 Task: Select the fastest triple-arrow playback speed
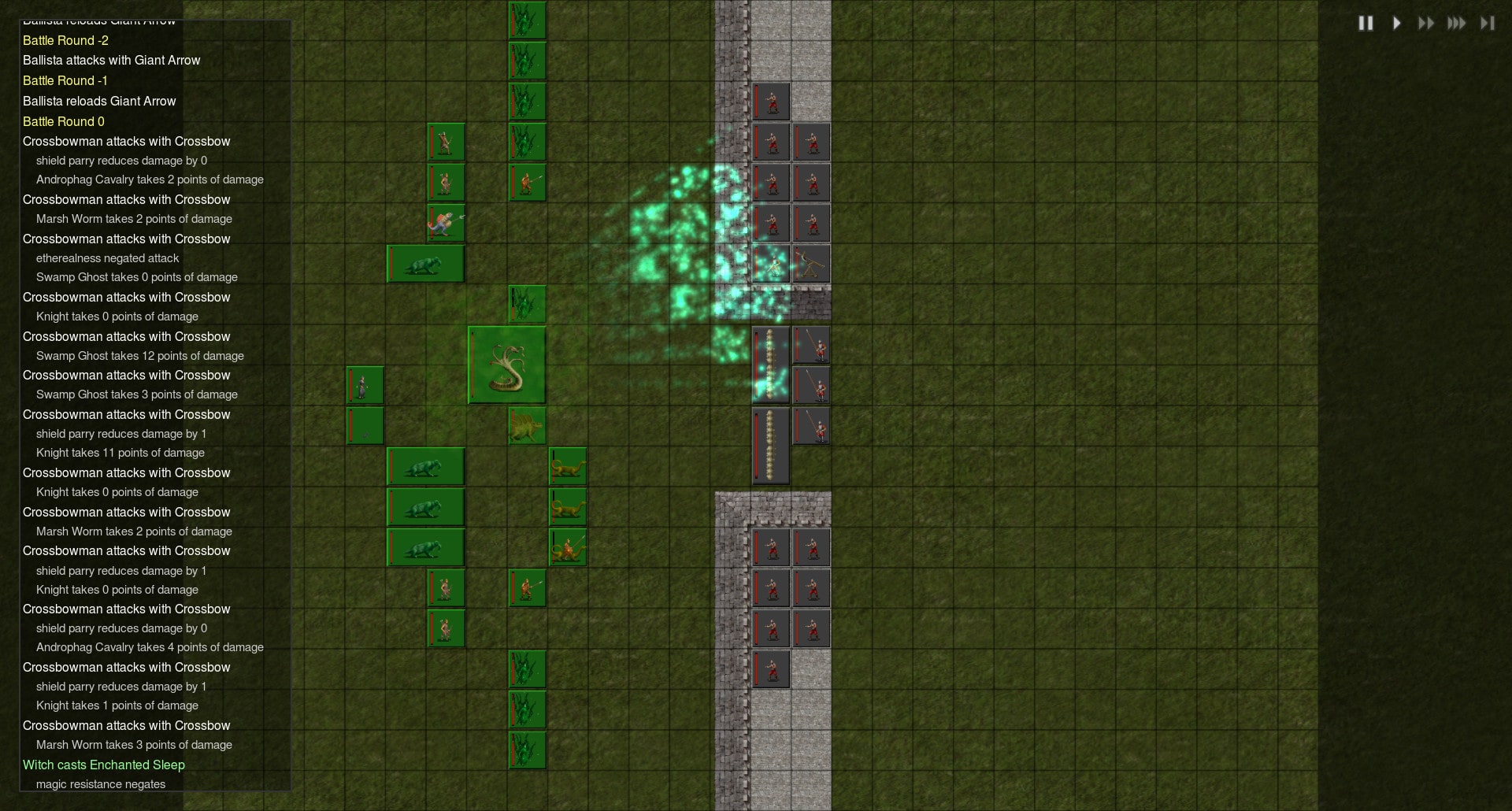(x=1456, y=23)
